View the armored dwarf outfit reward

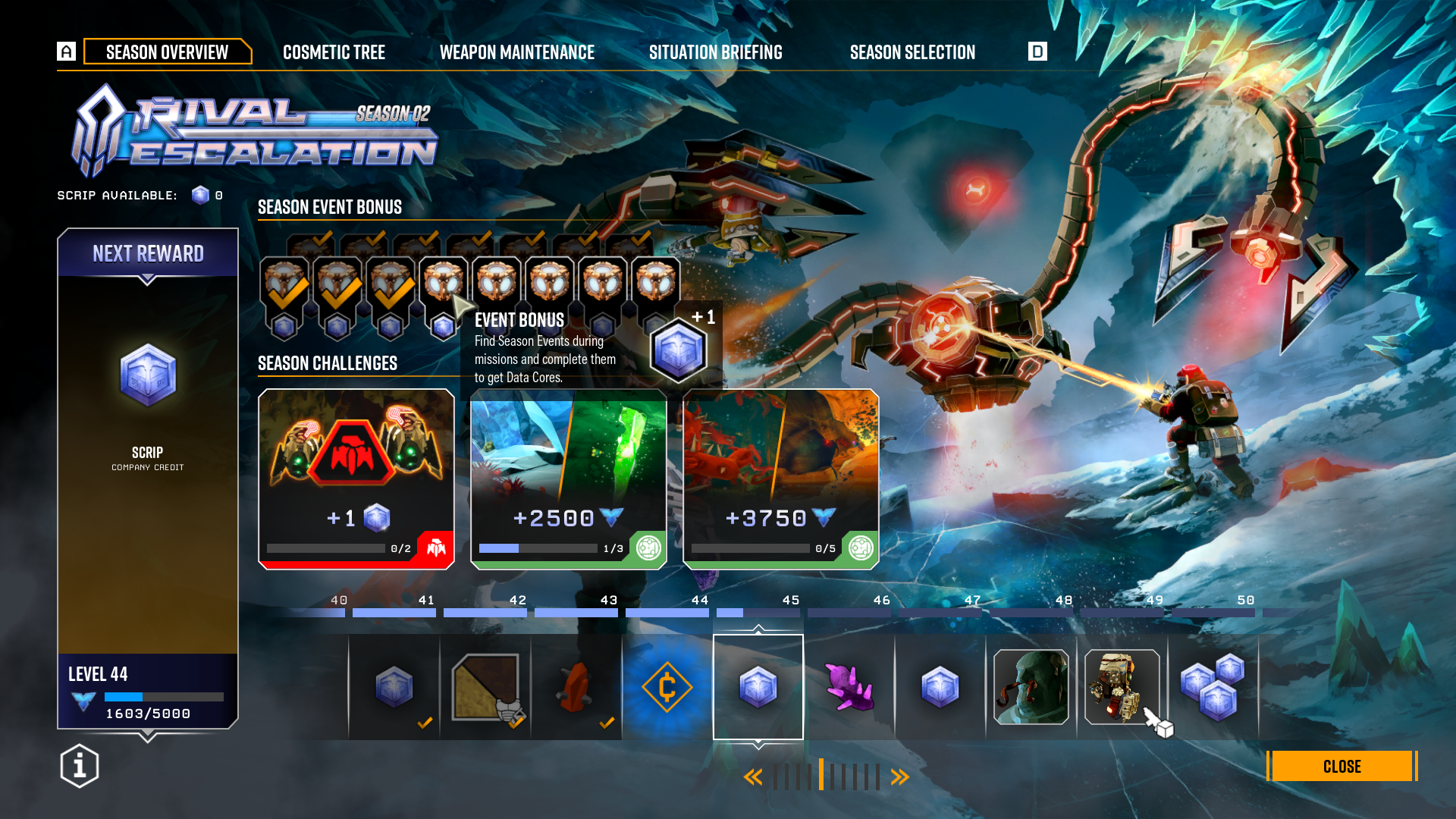click(x=1122, y=687)
